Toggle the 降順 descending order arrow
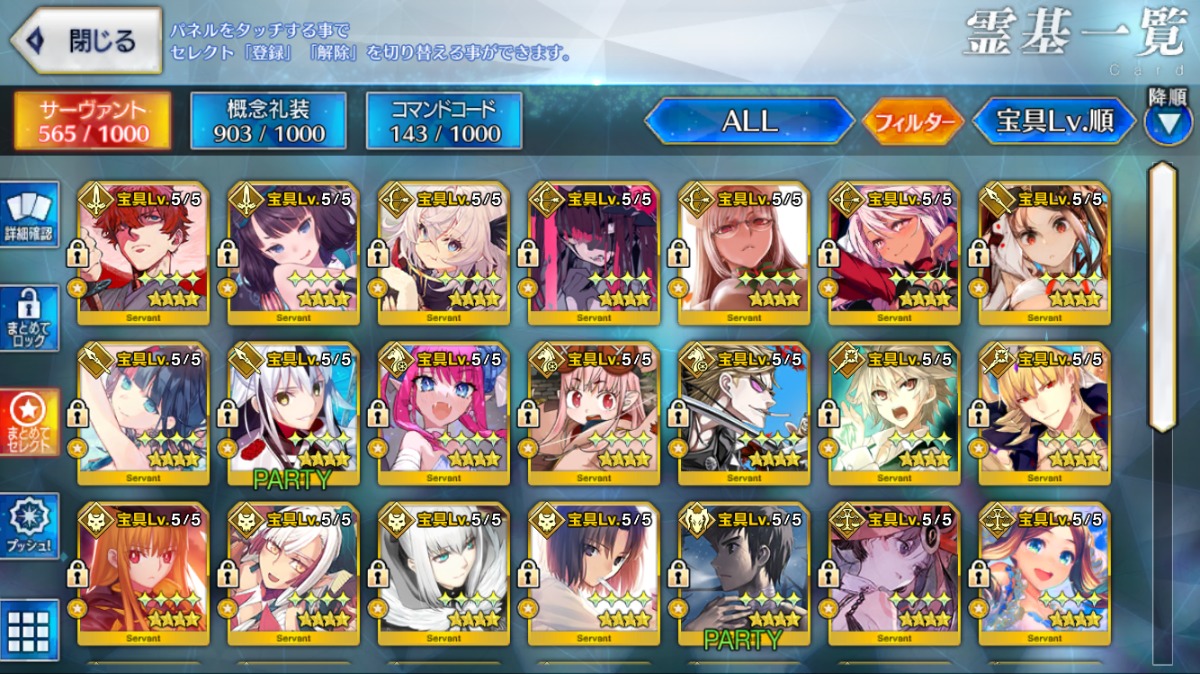Image resolution: width=1200 pixels, height=674 pixels. pos(1167,122)
